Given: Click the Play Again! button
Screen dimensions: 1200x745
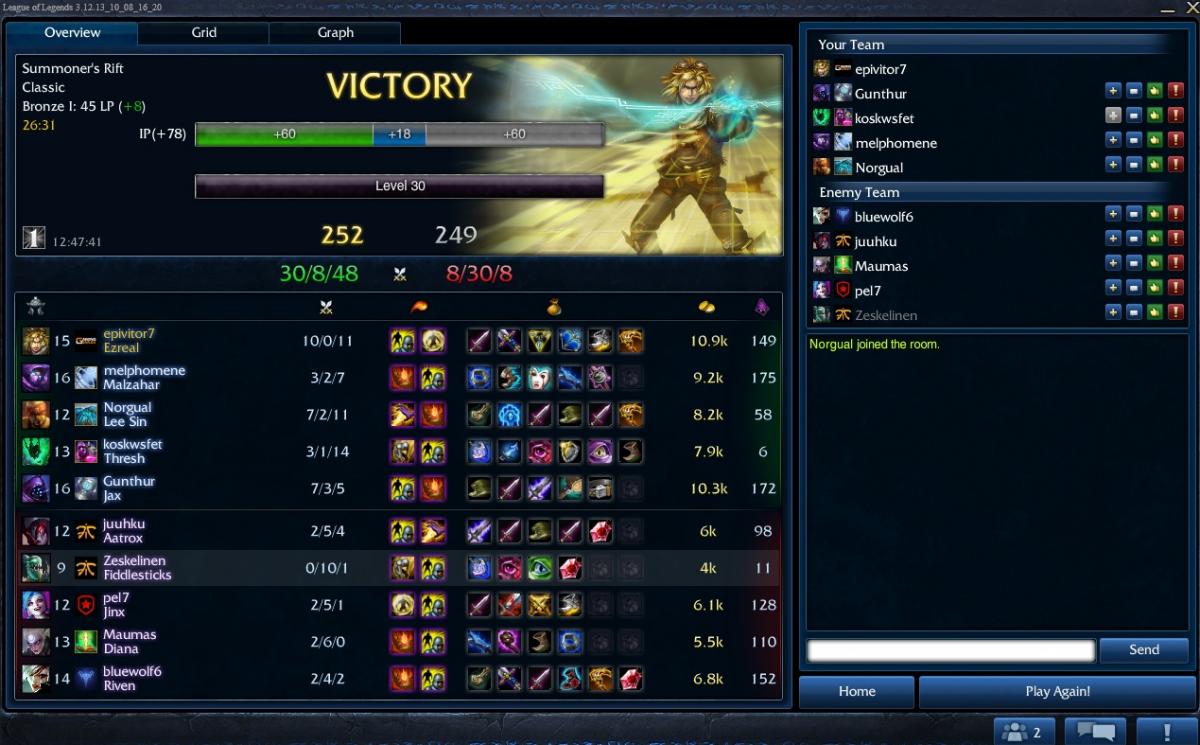Looking at the screenshot, I should click(1057, 691).
